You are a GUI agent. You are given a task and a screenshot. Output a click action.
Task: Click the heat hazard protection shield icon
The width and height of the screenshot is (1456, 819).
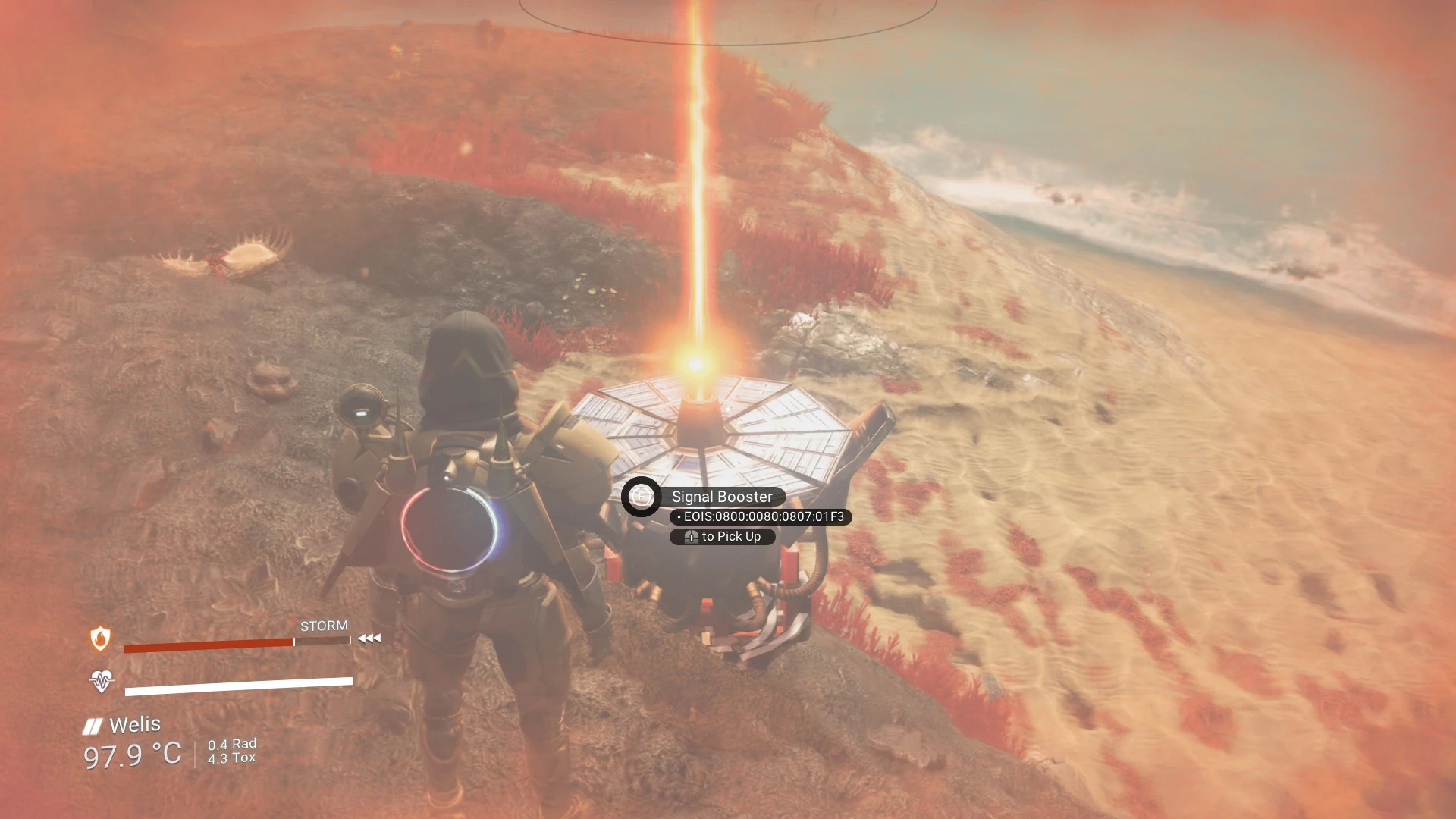tap(100, 639)
